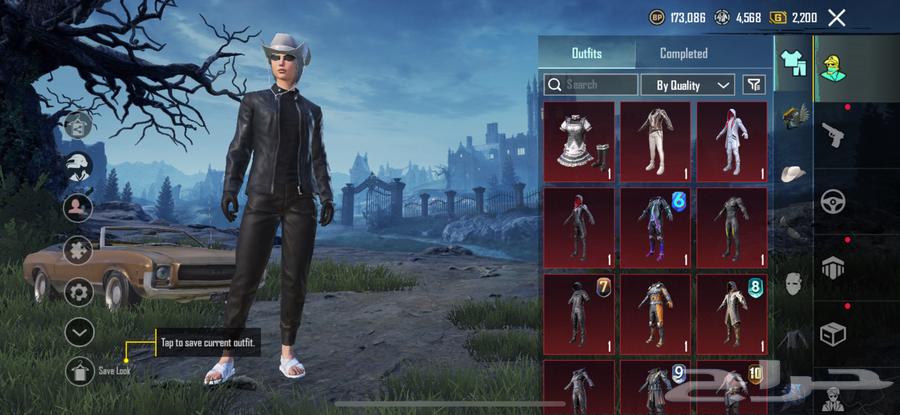The height and width of the screenshot is (415, 900).
Task: Pick the outfit with level 7 badge
Action: coord(579,314)
